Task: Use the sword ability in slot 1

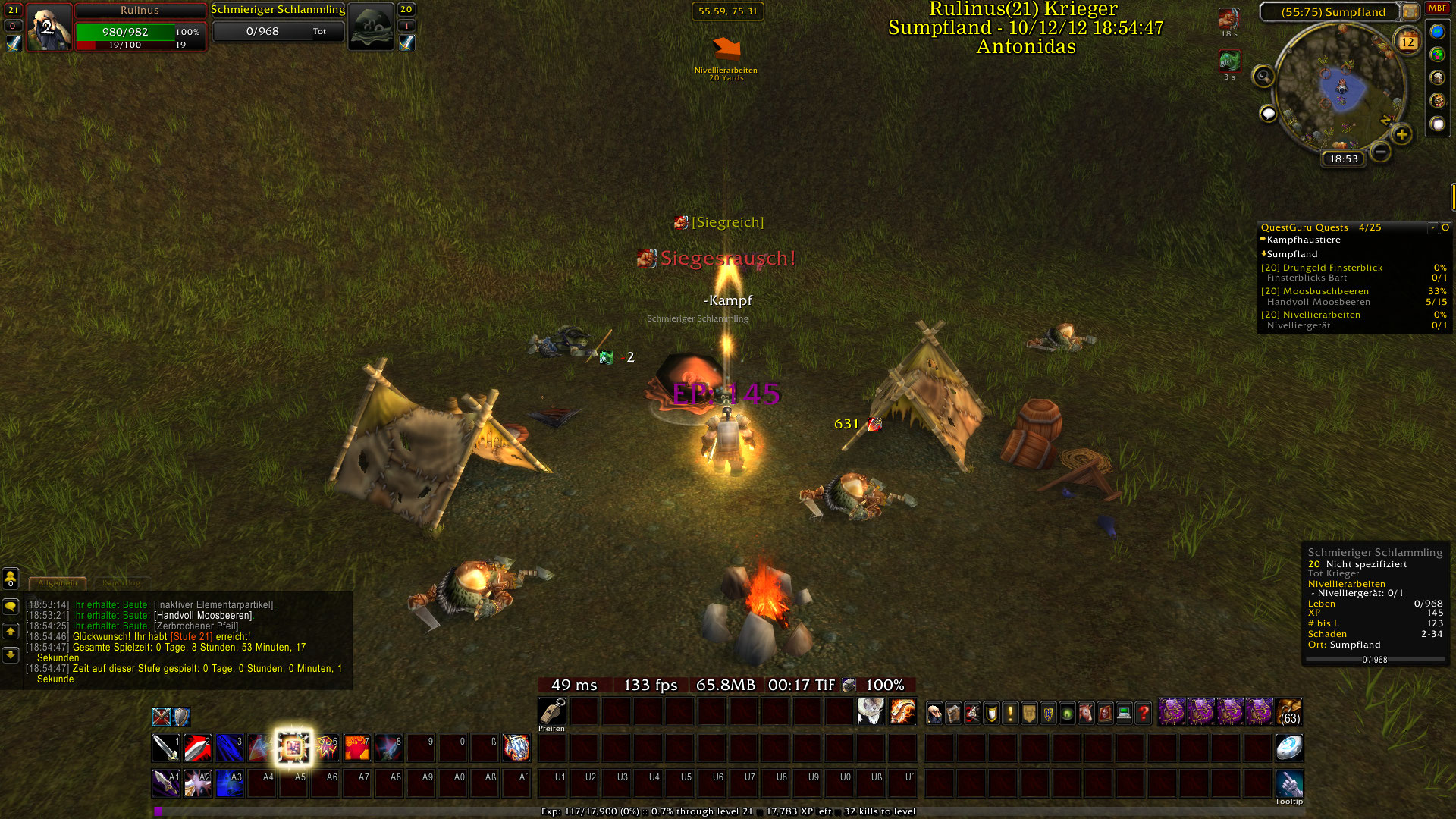Action: [x=166, y=748]
